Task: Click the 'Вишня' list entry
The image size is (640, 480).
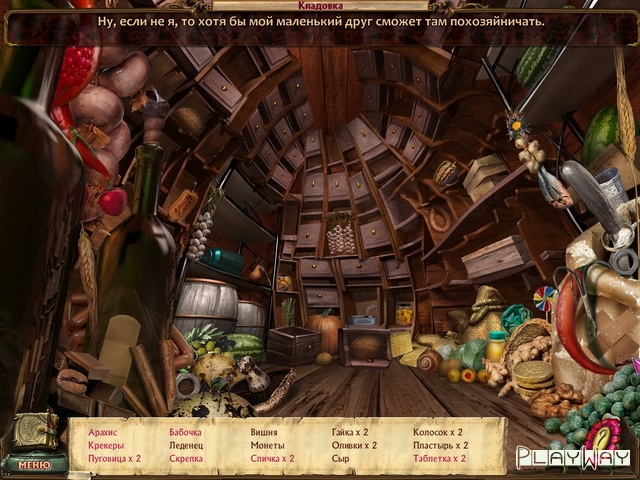Action: pos(264,432)
